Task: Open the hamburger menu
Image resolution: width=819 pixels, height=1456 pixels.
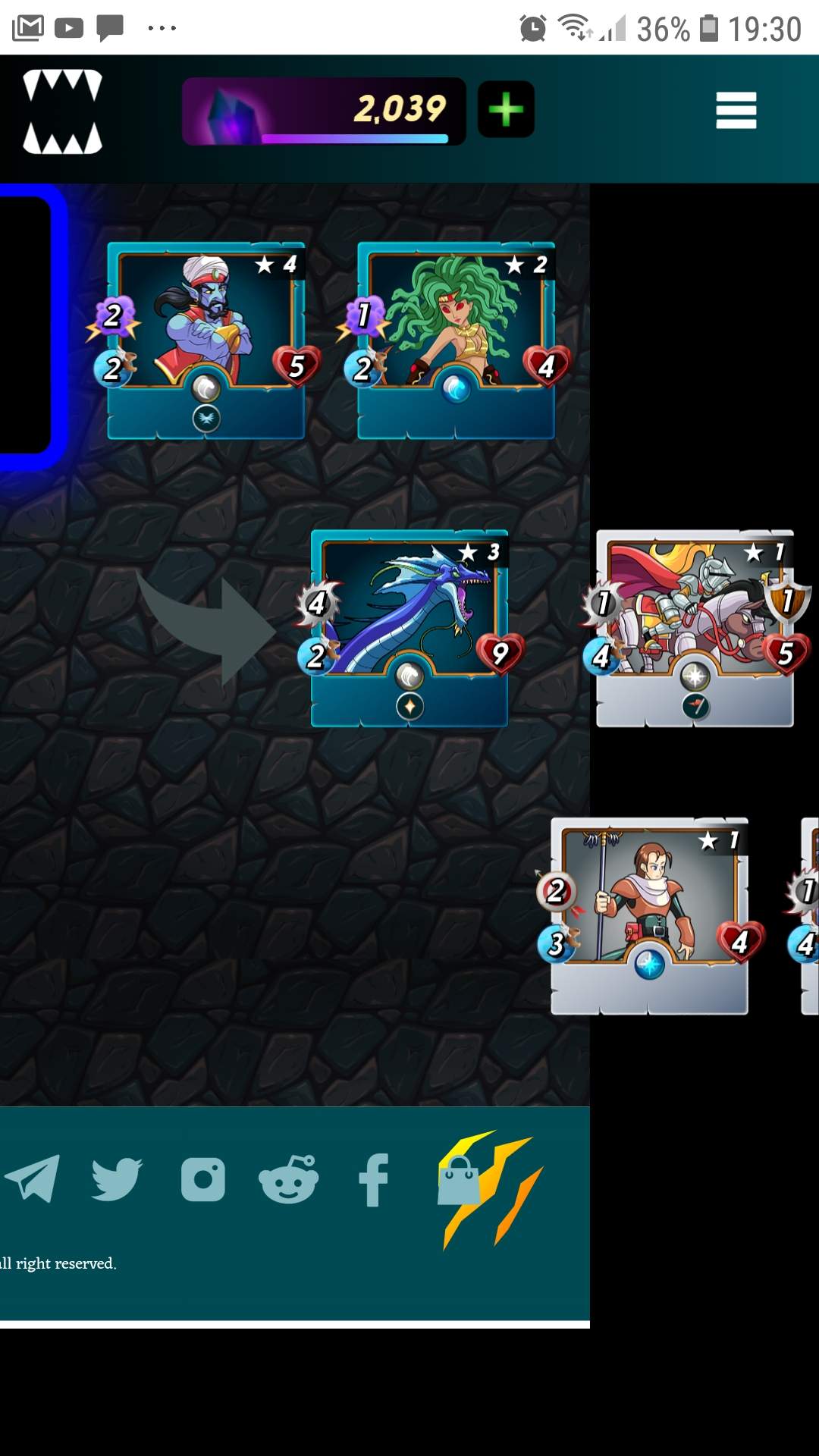Action: 736,111
